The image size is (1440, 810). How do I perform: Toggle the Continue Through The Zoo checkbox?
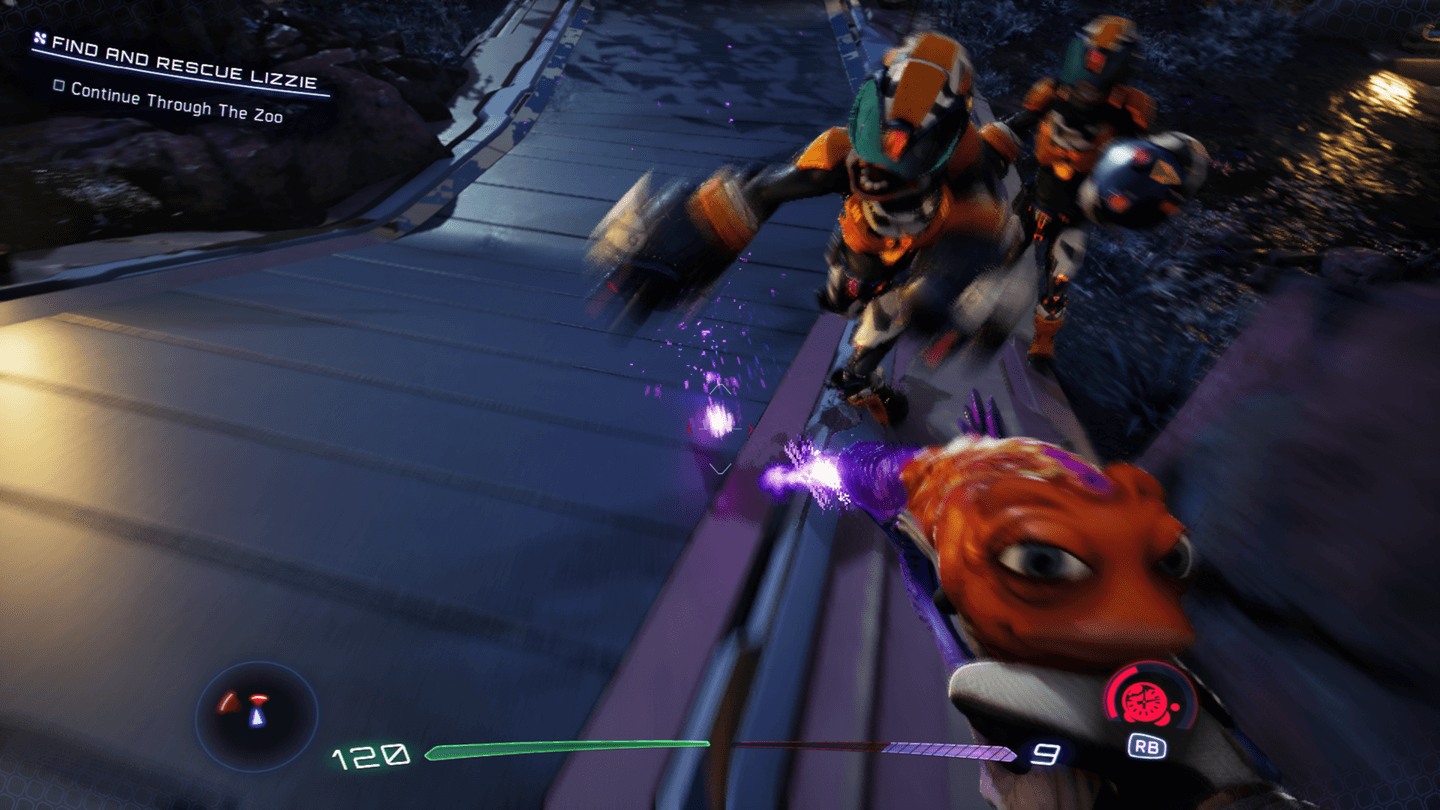tap(59, 87)
